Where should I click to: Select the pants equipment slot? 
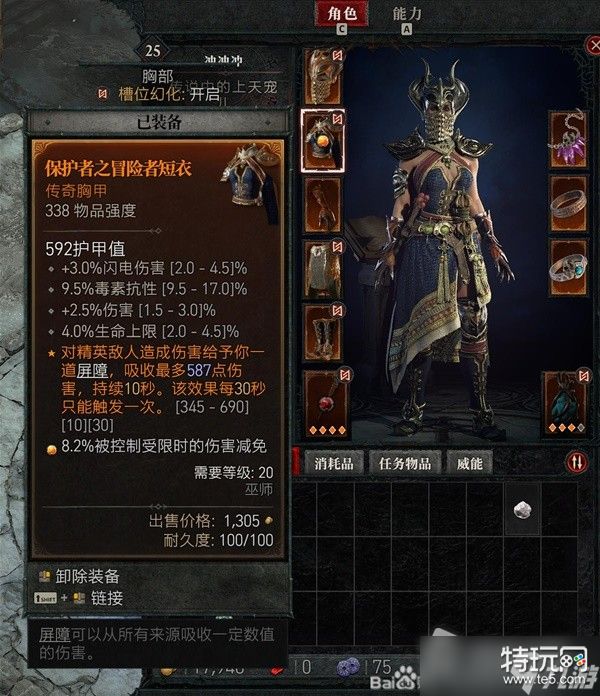pyautogui.click(x=323, y=268)
